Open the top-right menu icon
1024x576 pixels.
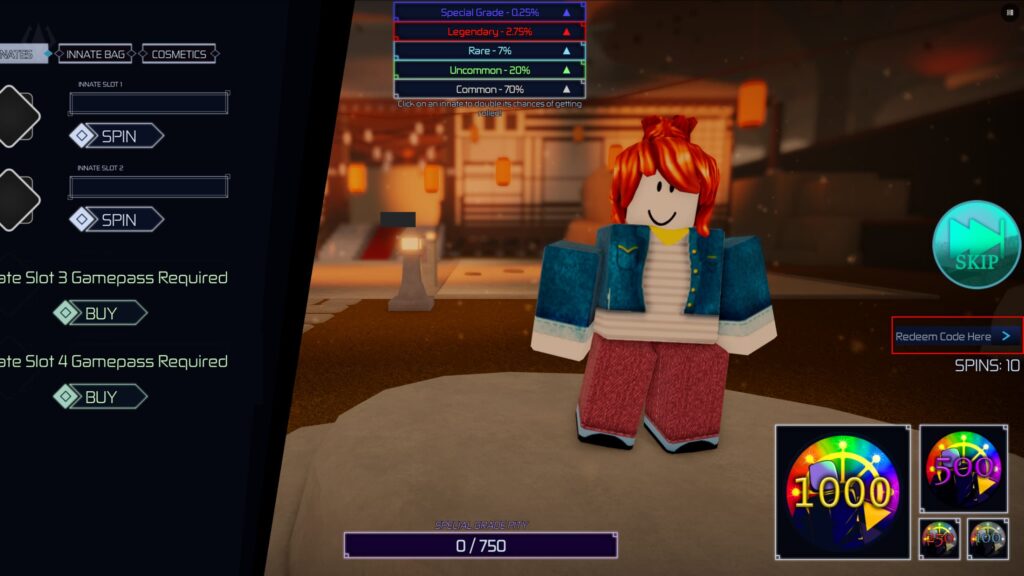pos(1008,12)
